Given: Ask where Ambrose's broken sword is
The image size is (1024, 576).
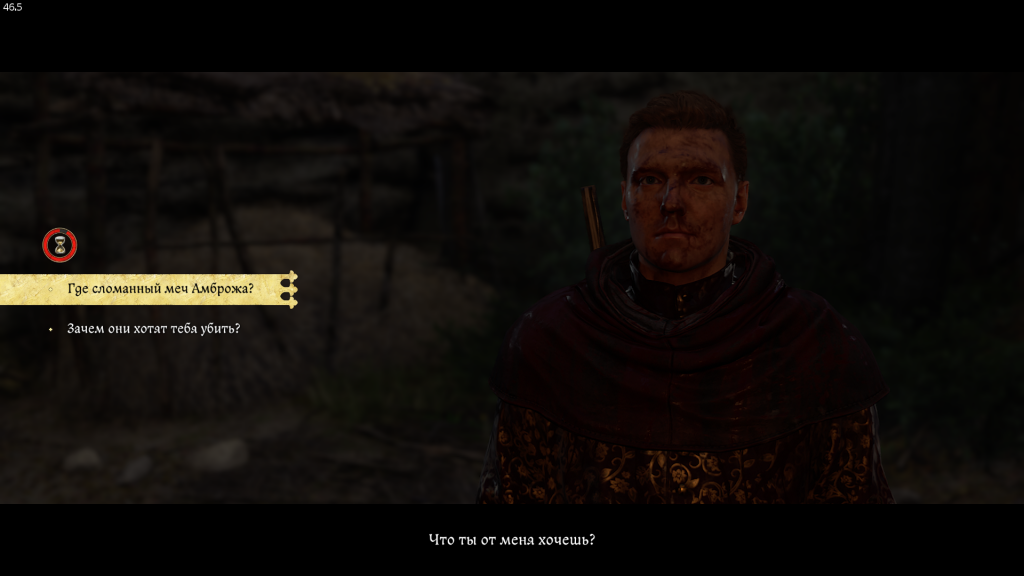Looking at the screenshot, I should click(x=160, y=289).
